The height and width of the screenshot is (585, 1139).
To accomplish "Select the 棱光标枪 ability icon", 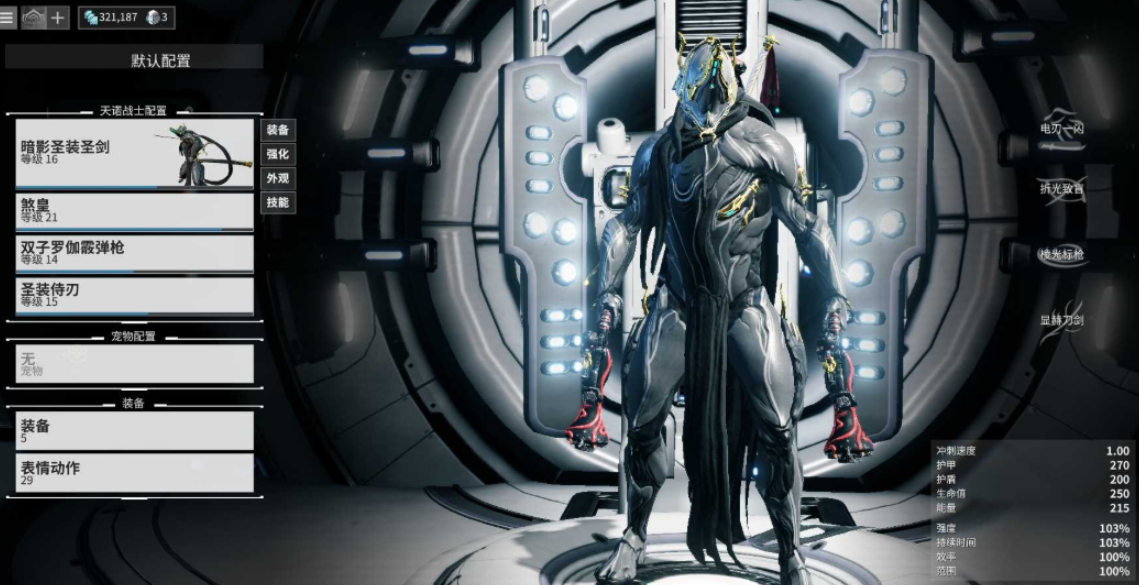I will coord(1061,254).
